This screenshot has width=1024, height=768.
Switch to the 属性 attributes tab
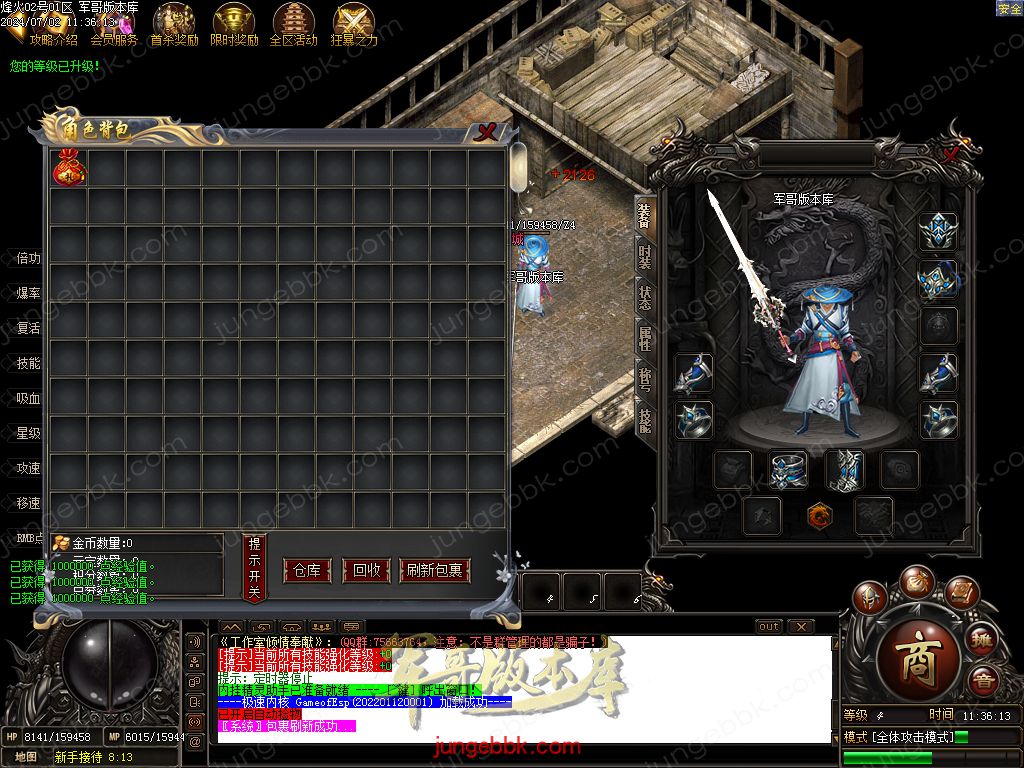tap(645, 340)
